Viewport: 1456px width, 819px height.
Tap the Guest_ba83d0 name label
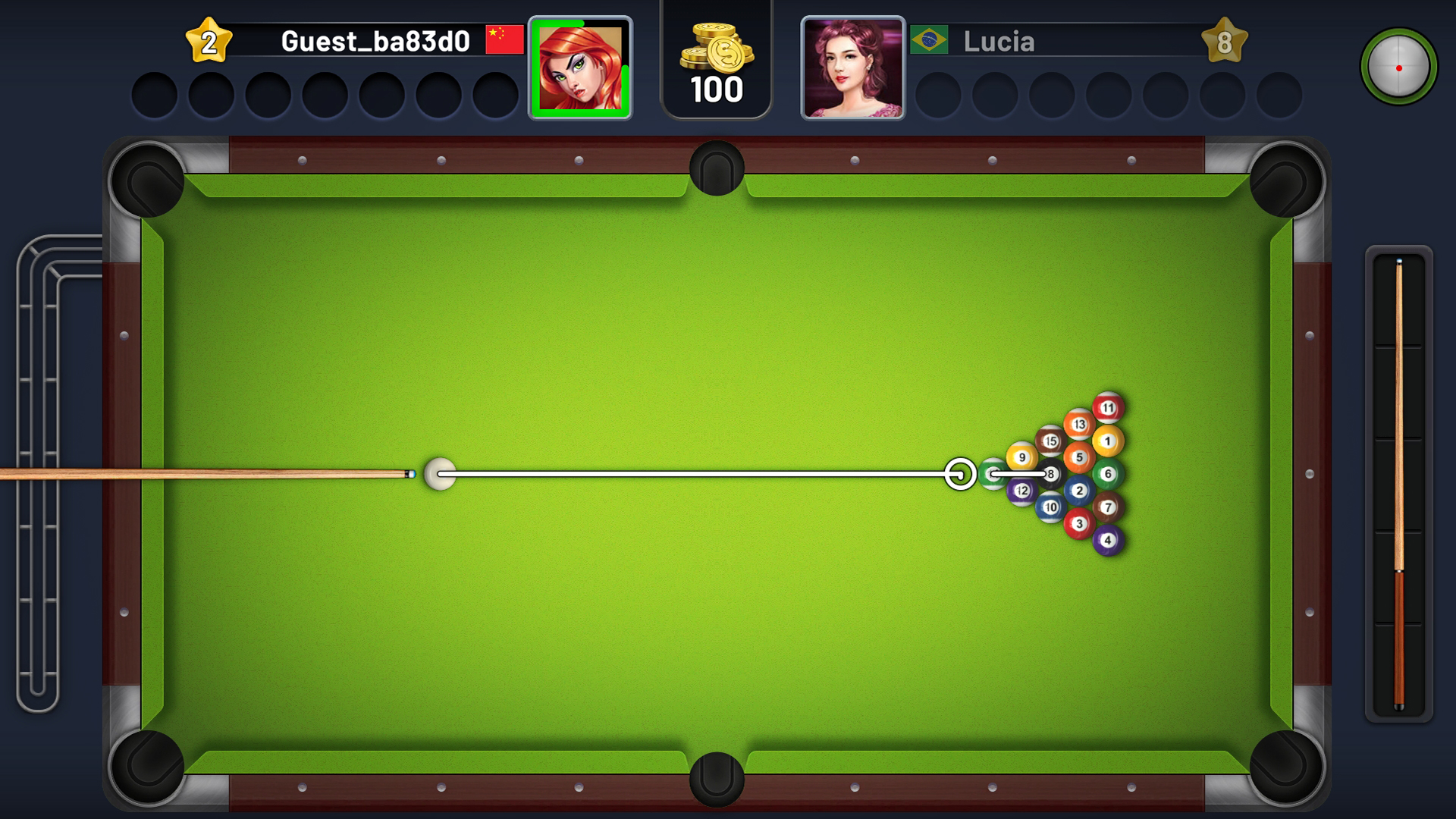375,39
